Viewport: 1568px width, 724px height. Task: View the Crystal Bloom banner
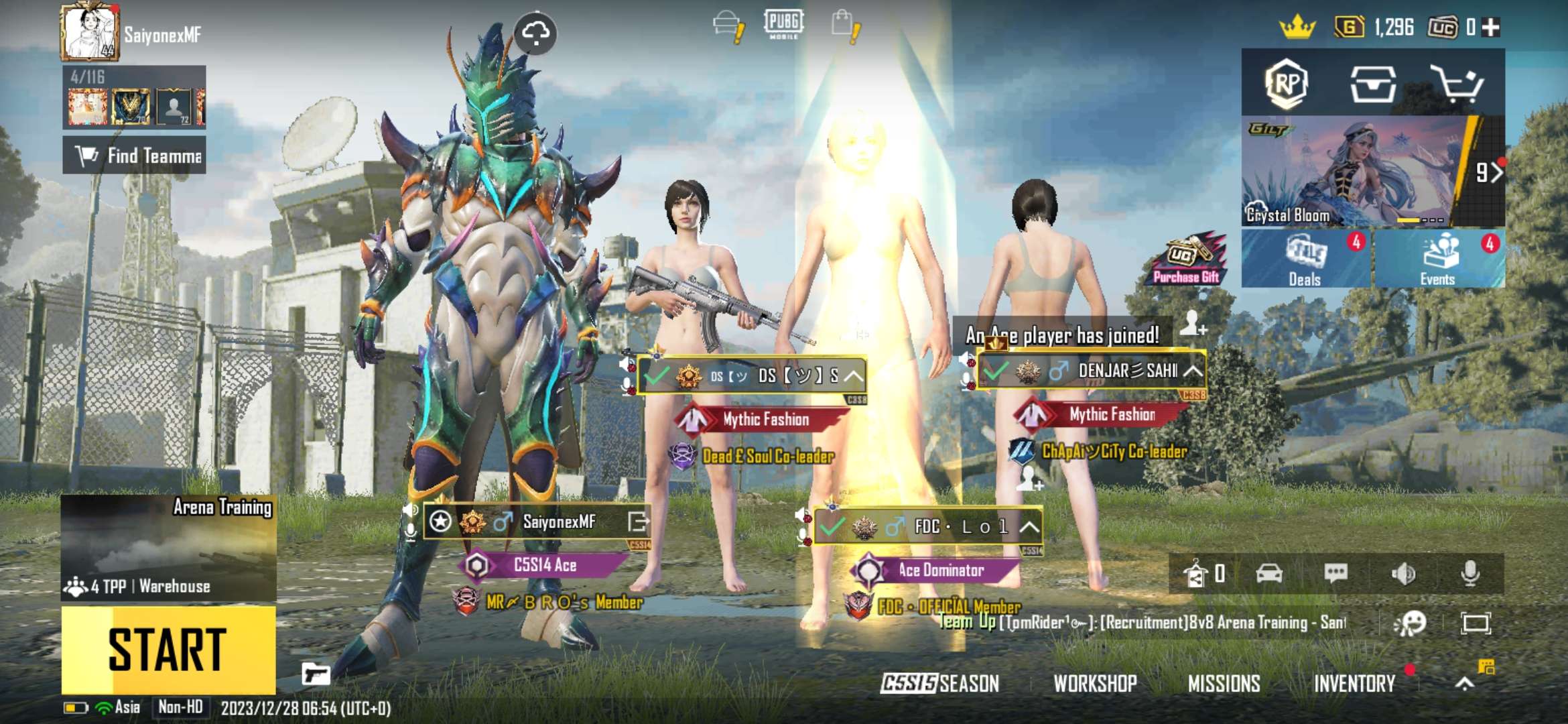(1347, 172)
